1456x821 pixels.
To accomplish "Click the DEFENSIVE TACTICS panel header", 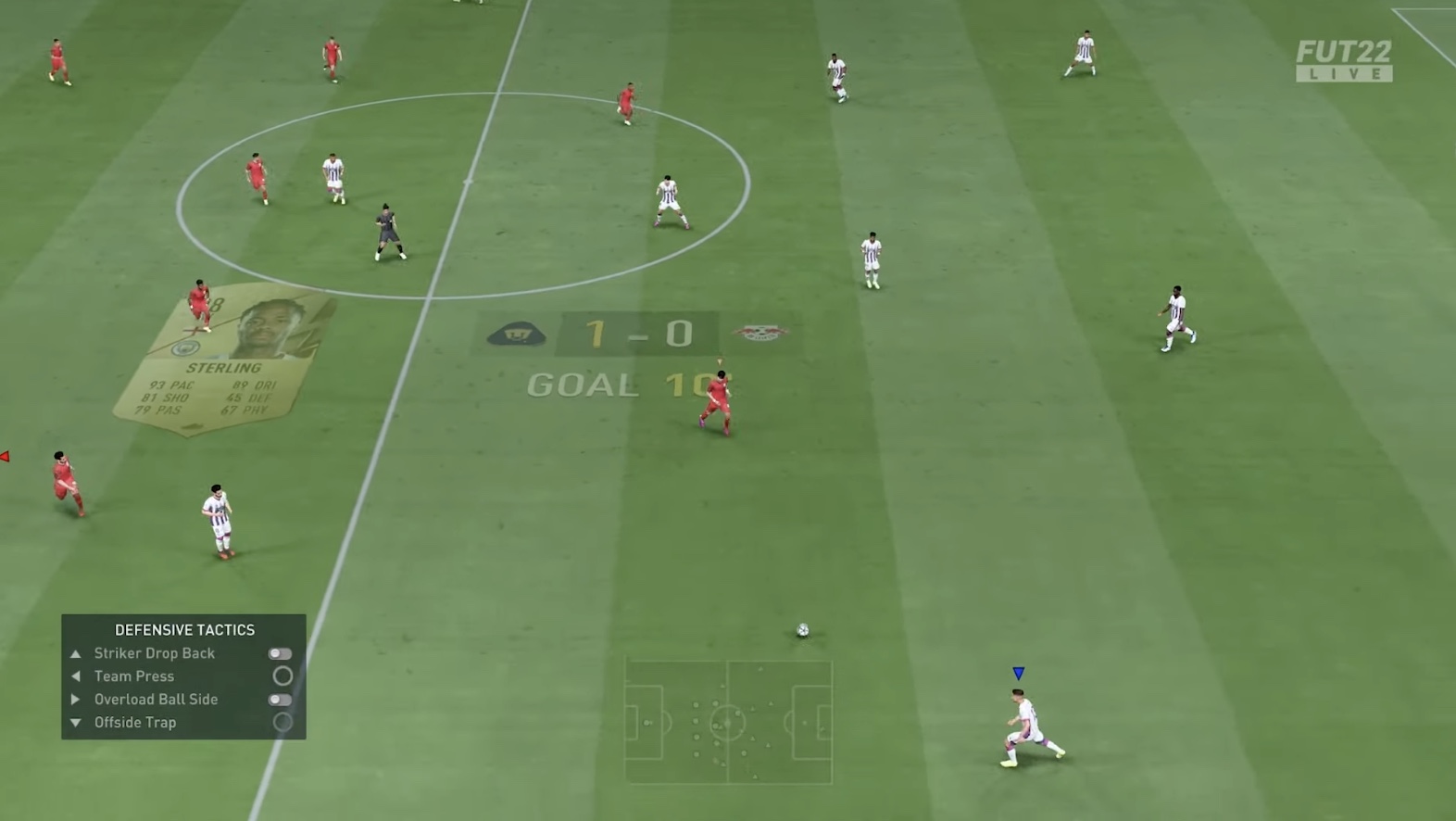I will (184, 629).
